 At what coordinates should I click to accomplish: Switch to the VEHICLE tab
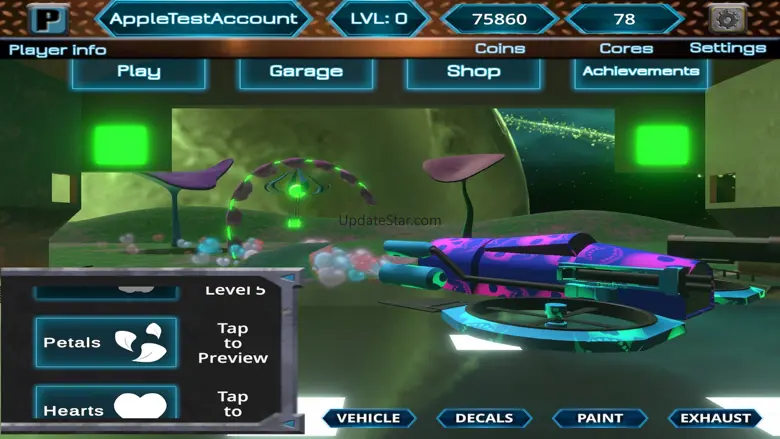pos(368,418)
